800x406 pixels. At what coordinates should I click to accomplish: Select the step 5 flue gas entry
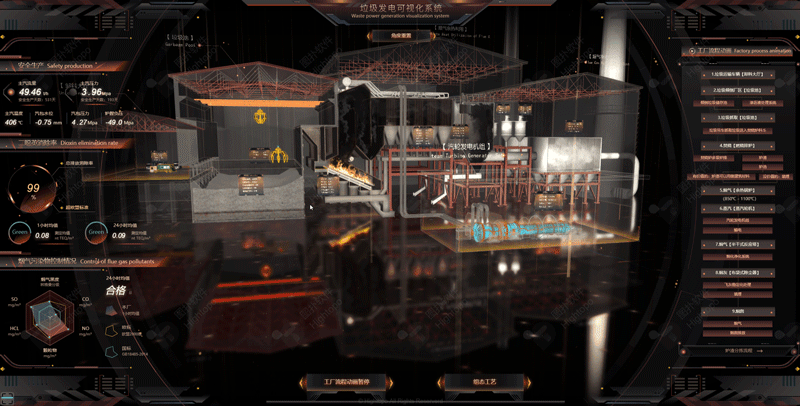coord(737,188)
